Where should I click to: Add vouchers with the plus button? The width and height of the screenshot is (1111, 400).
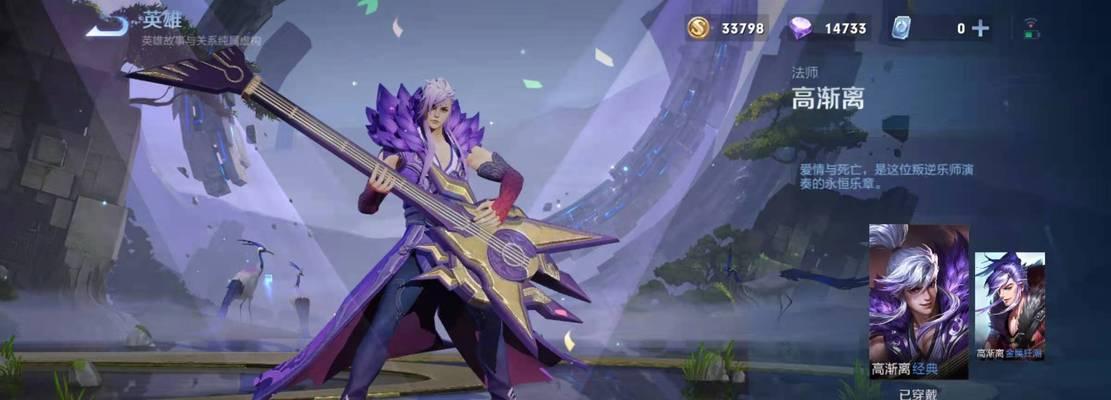coord(981,28)
